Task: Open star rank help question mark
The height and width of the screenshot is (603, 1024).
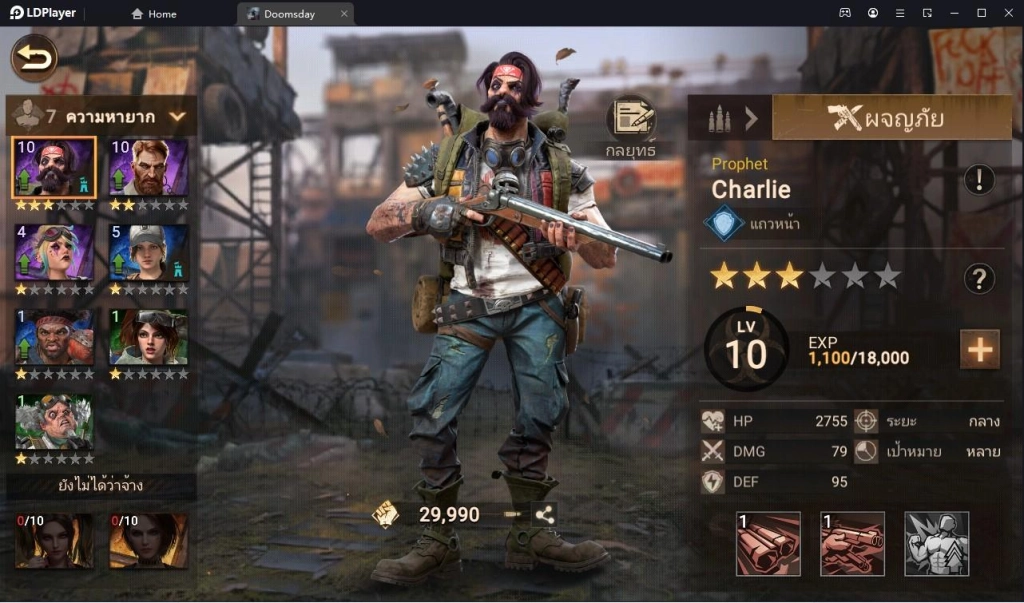Action: click(978, 279)
